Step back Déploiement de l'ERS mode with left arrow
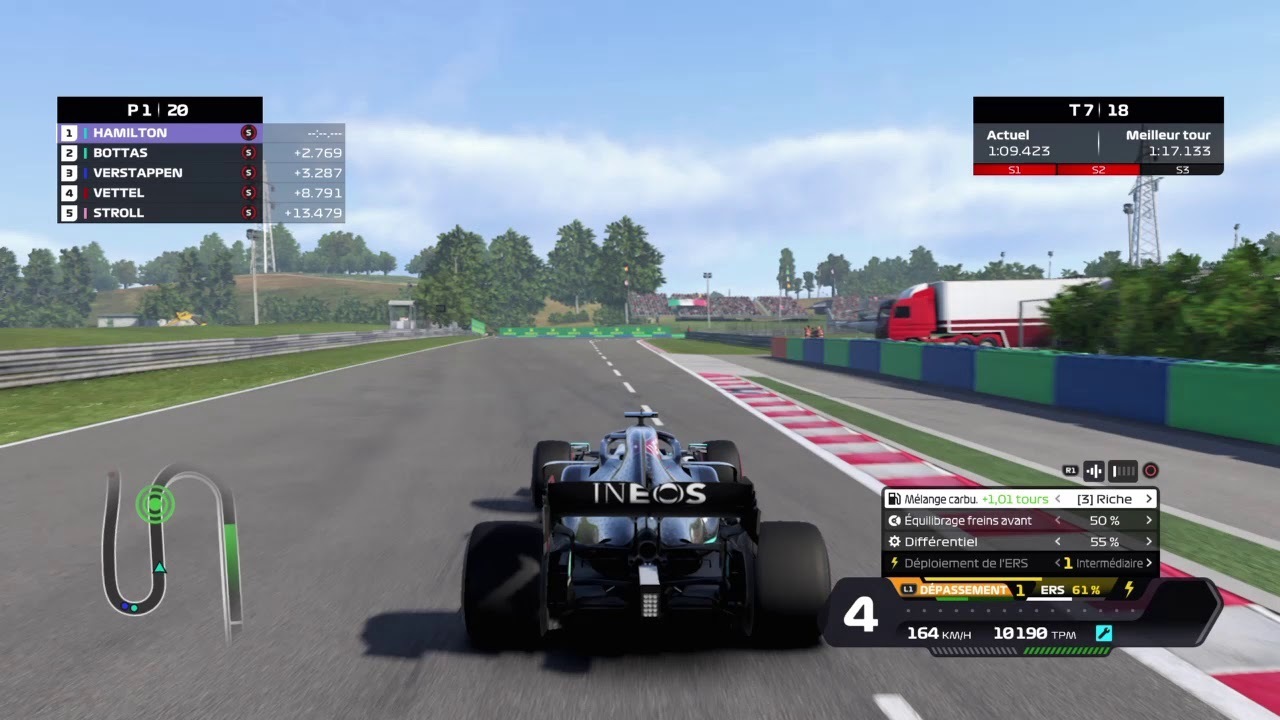Viewport: 1280px width, 720px height. [1056, 563]
